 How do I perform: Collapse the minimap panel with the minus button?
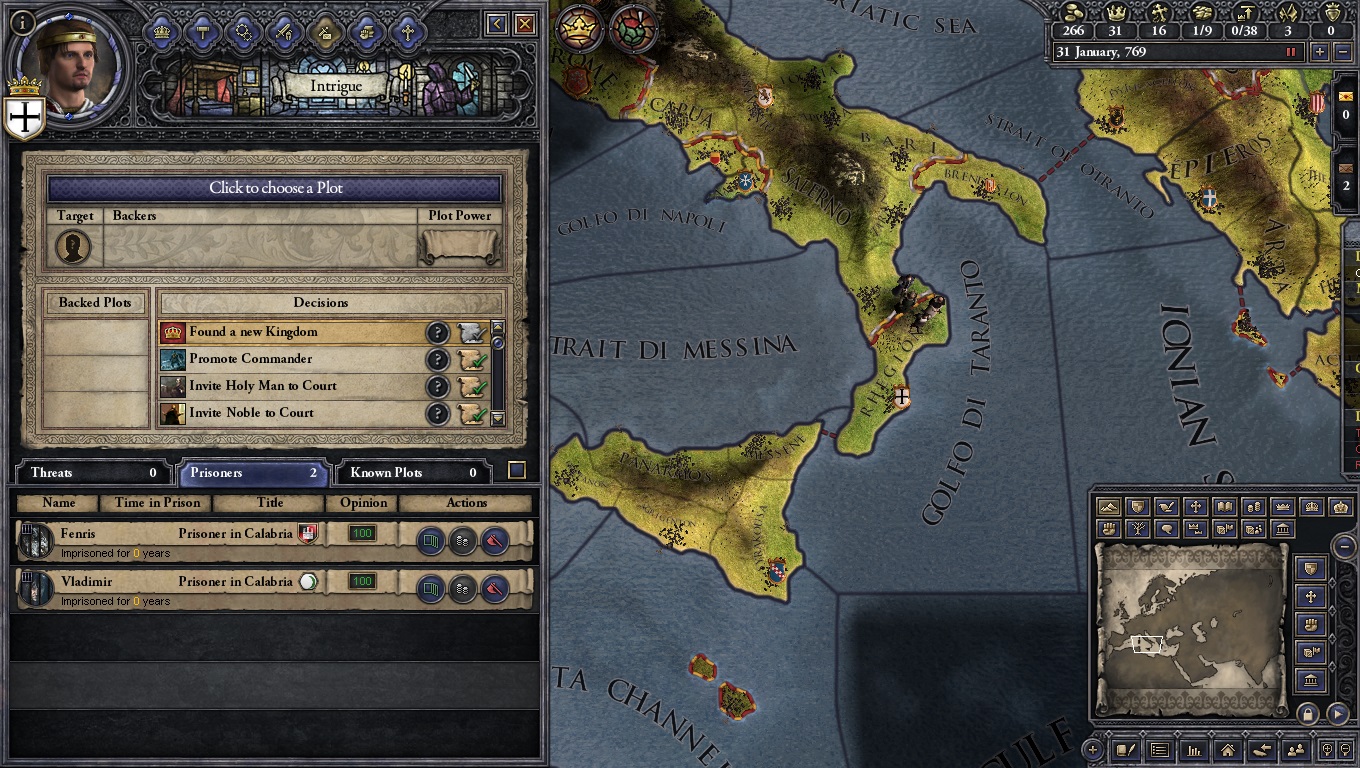point(1345,547)
